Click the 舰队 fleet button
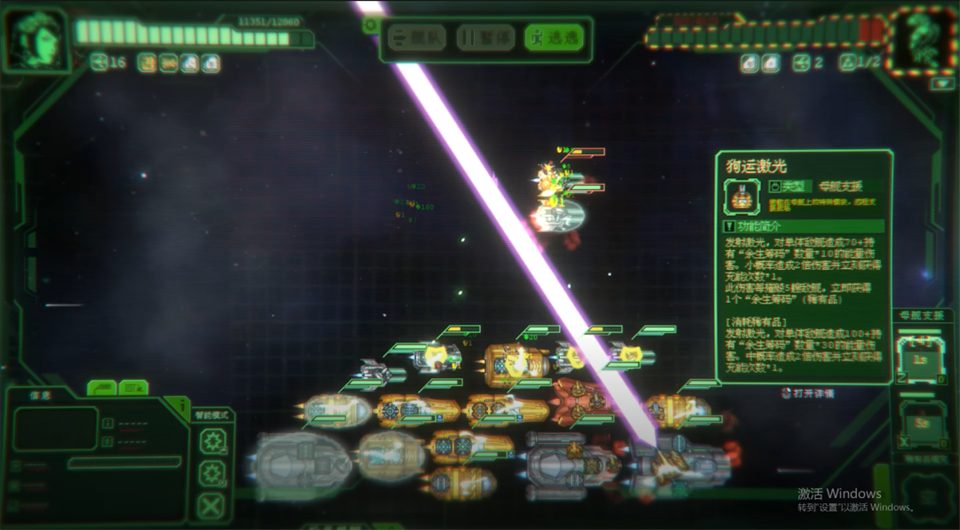Viewport: 960px width, 530px height. point(416,38)
